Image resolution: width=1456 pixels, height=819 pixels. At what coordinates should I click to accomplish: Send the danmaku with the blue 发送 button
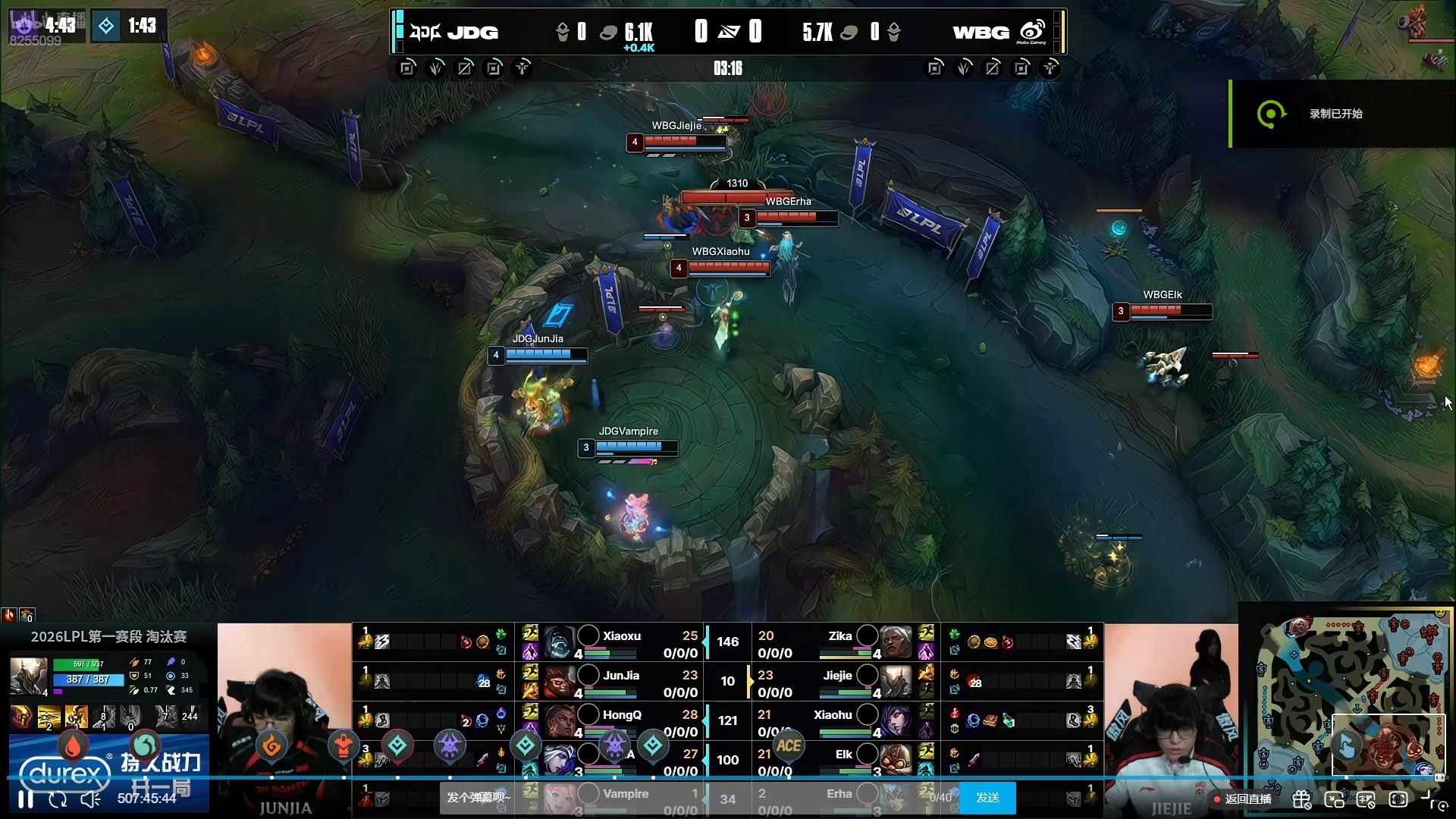pyautogui.click(x=987, y=798)
